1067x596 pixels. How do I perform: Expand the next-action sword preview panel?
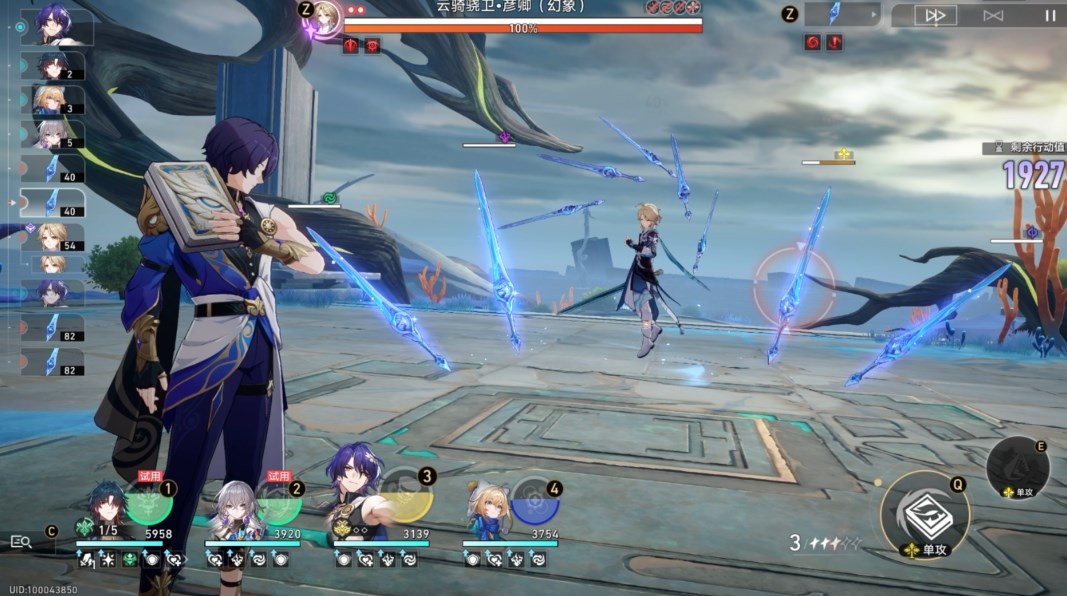(843, 14)
